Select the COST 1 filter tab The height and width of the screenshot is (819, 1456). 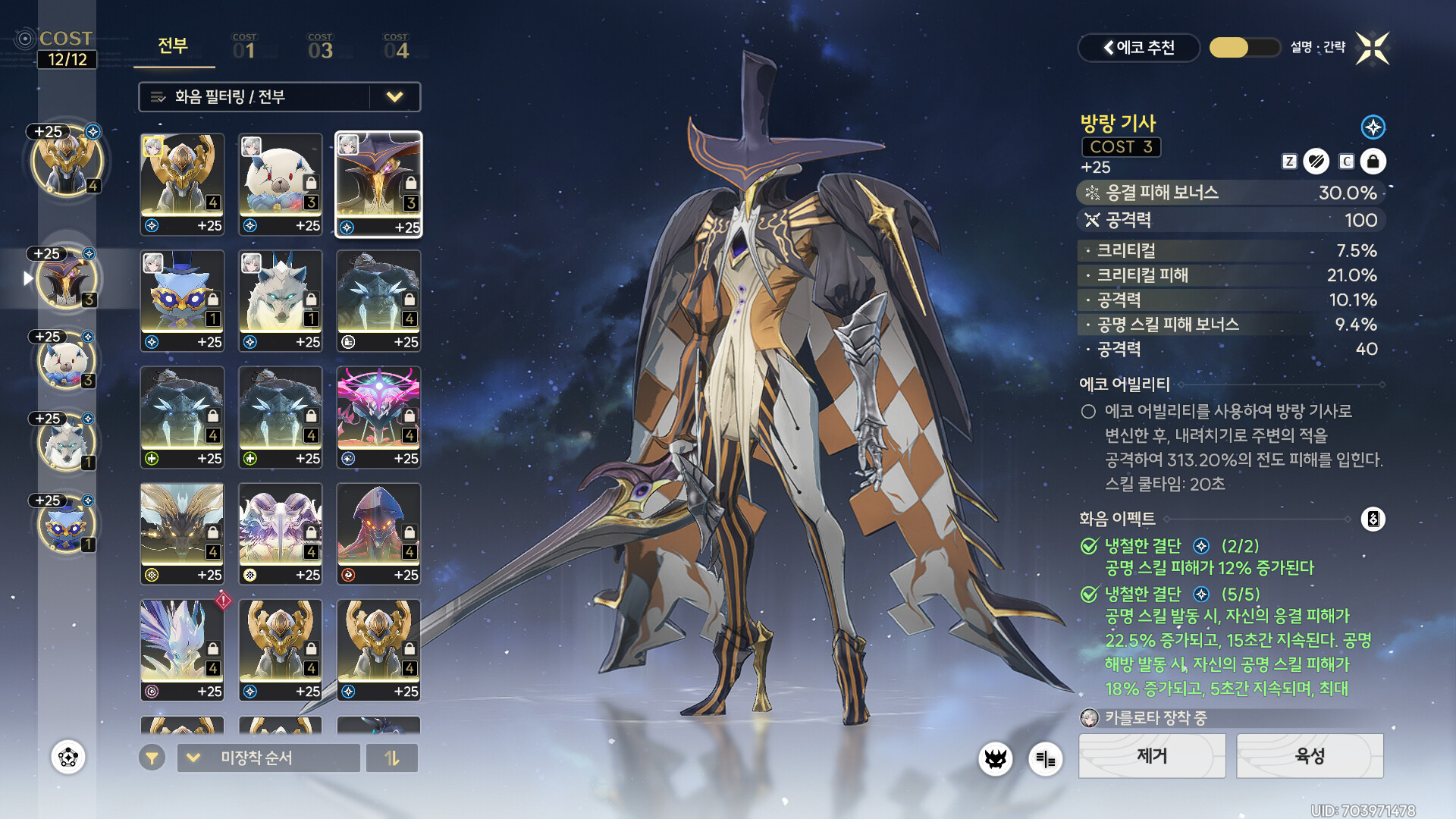244,47
